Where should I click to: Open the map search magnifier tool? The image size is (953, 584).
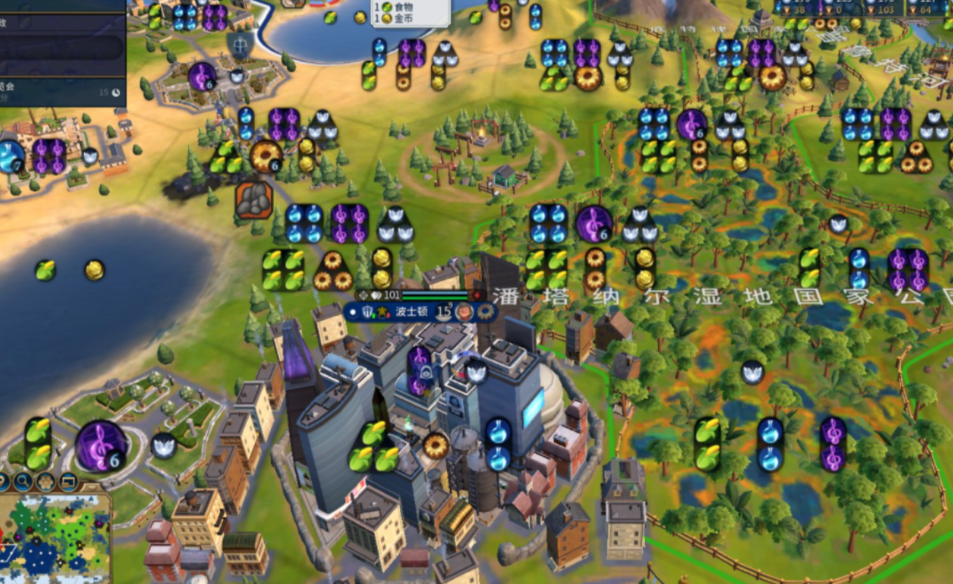tap(22, 482)
